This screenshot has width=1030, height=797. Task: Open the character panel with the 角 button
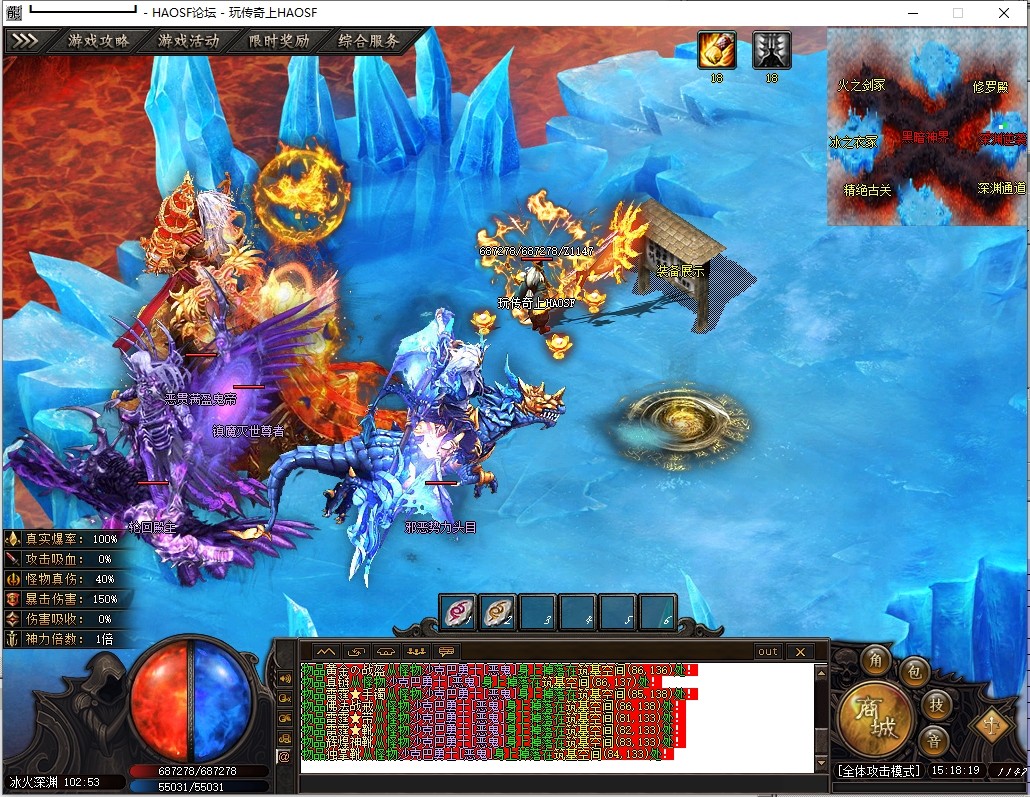(875, 661)
